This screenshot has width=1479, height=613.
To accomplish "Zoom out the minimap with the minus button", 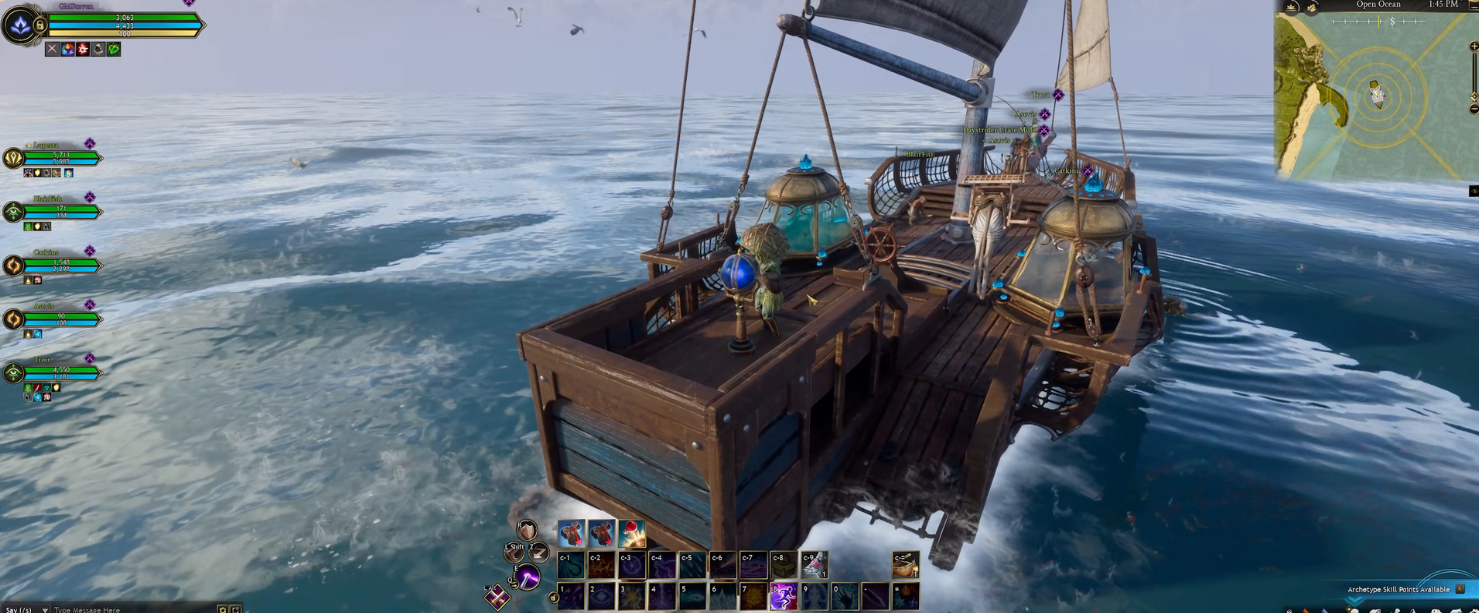I will pos(1473,108).
